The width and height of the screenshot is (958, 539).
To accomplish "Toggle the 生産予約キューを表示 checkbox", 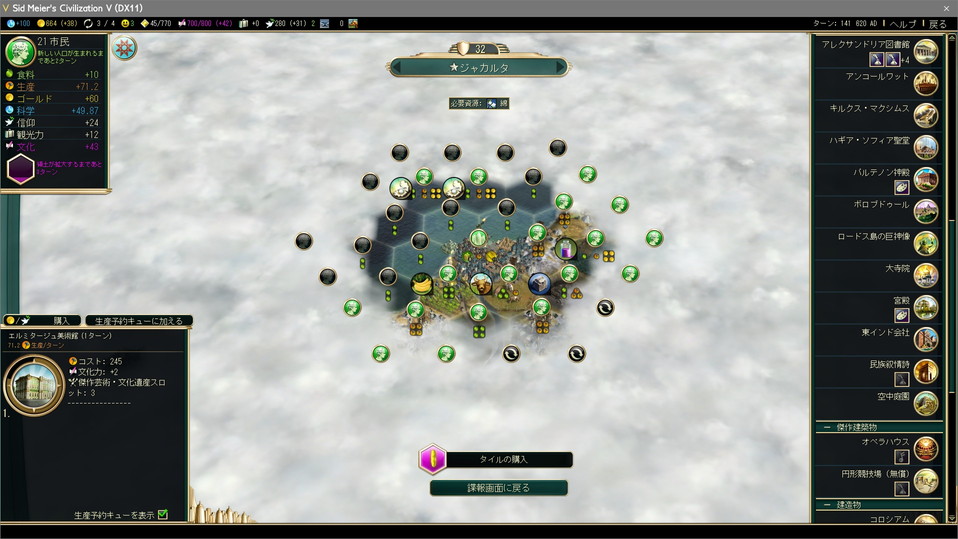I will 163,515.
